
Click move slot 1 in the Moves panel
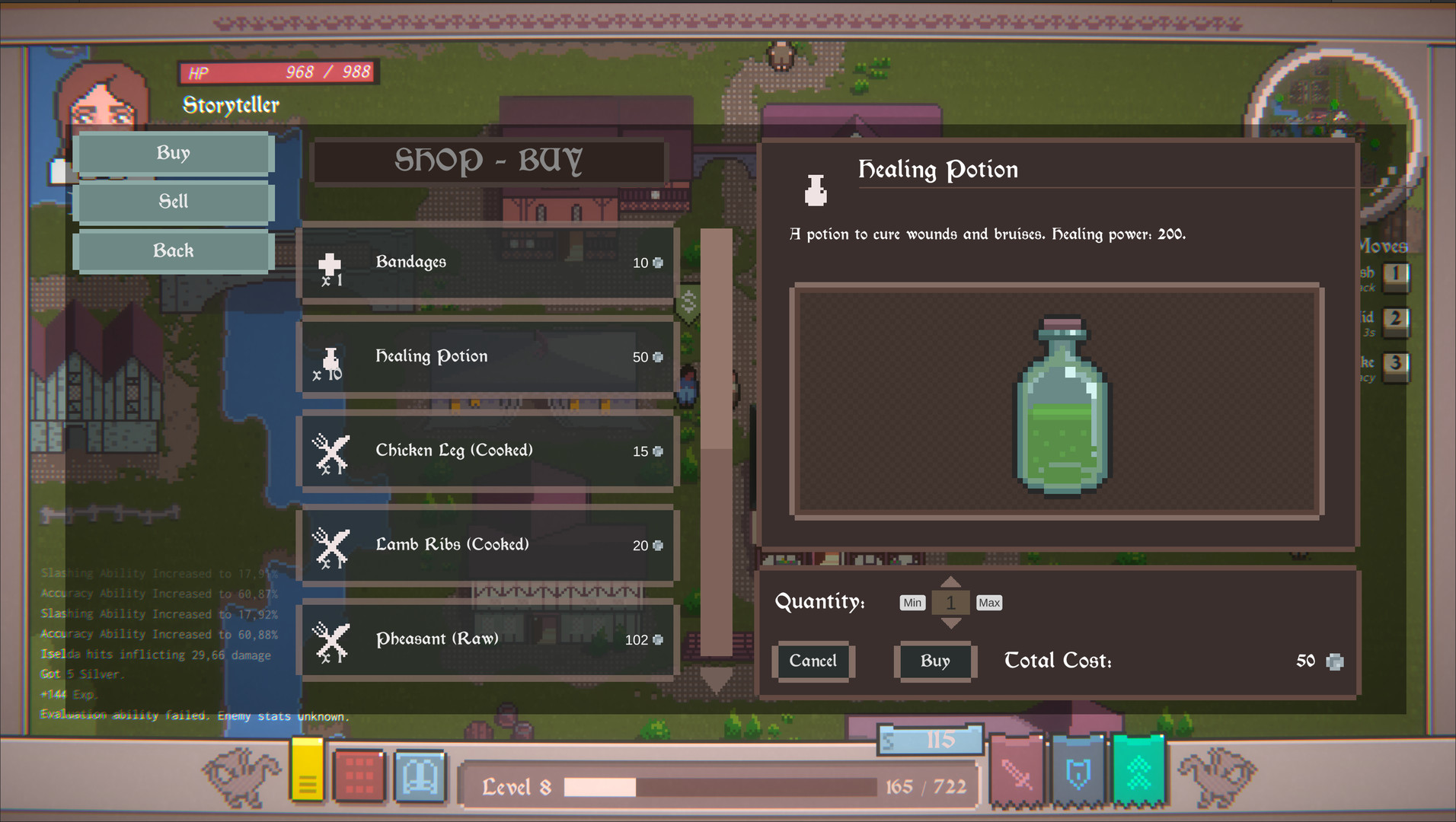coord(1396,276)
